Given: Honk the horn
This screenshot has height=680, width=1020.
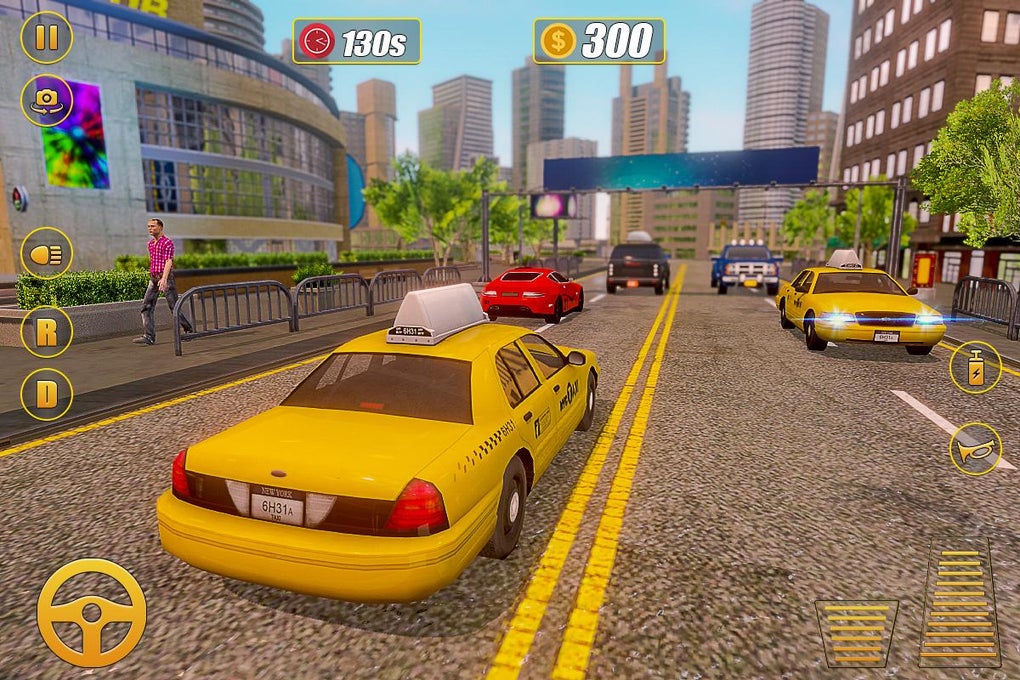Looking at the screenshot, I should (975, 448).
